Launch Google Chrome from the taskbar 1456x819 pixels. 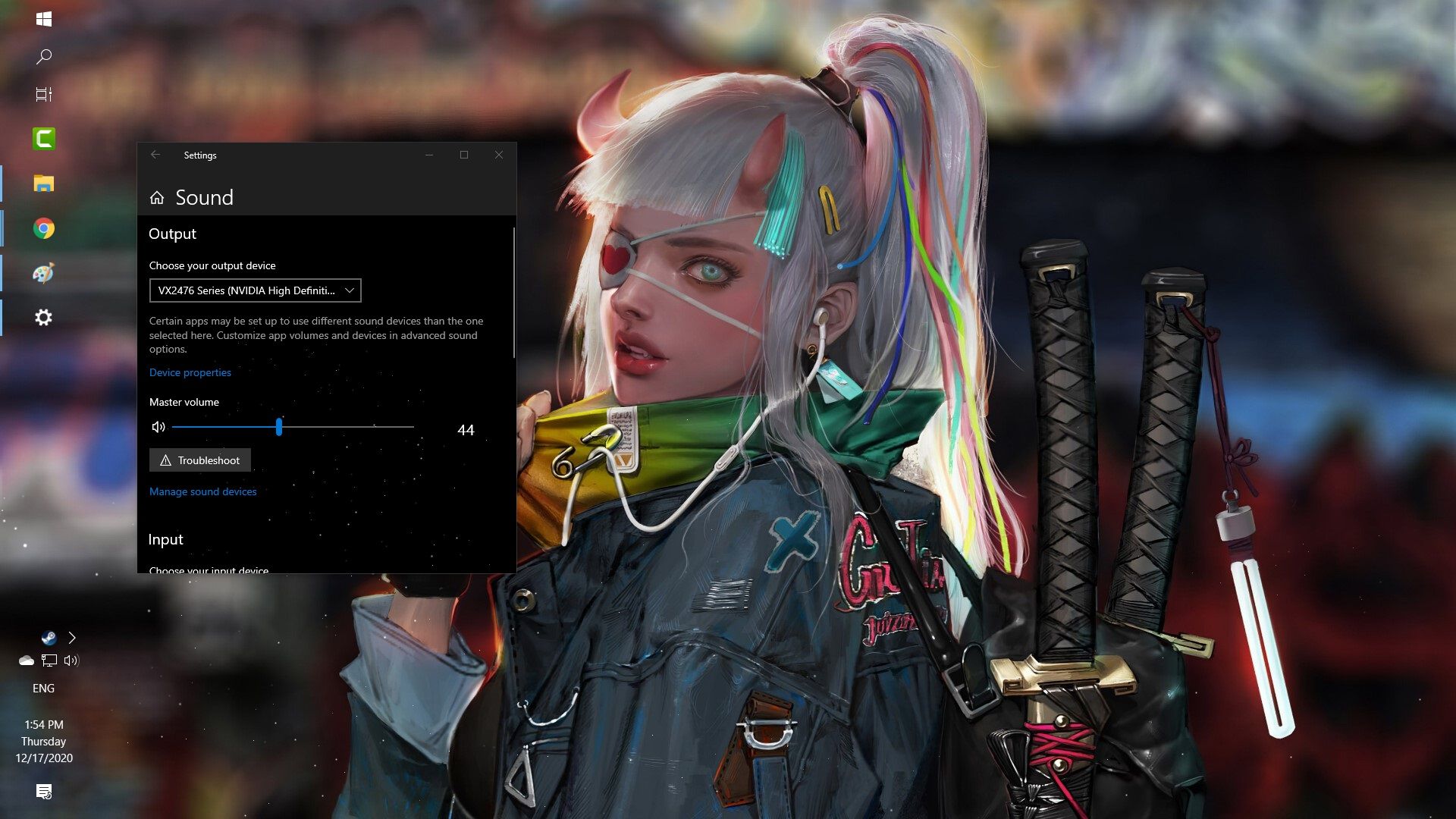(x=44, y=228)
